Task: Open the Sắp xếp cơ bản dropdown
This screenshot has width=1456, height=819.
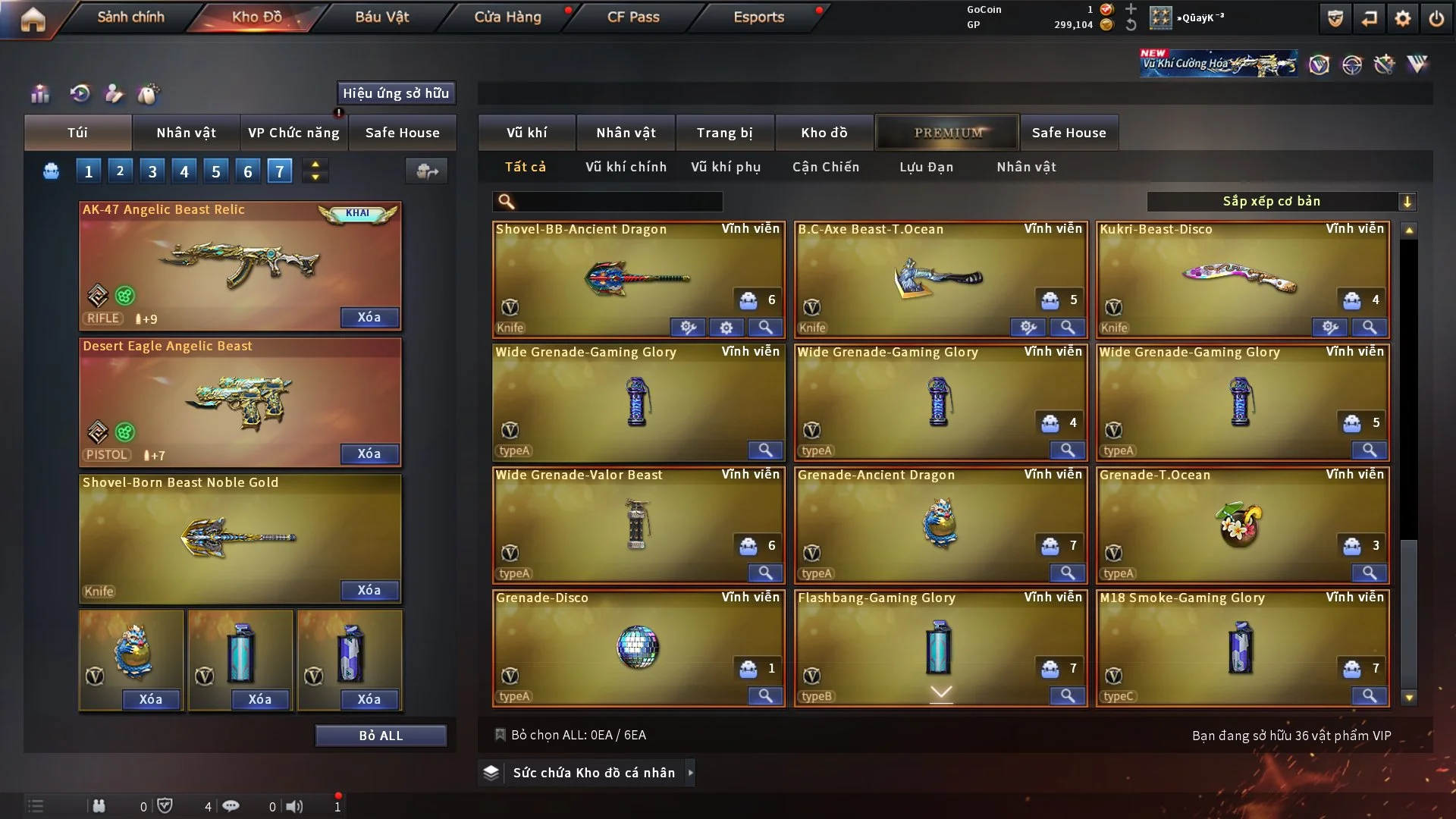Action: click(1281, 201)
